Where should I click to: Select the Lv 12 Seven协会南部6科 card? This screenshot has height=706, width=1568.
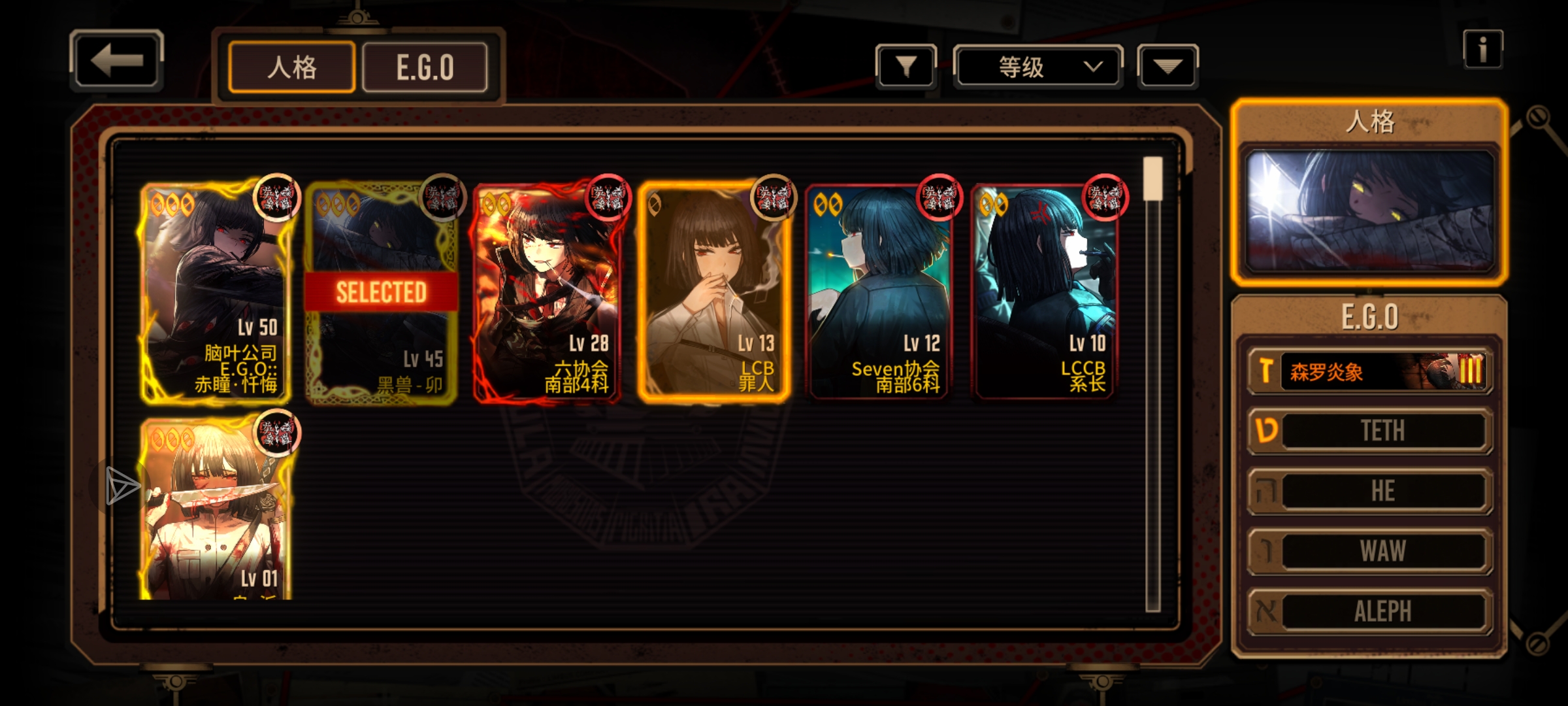[879, 292]
